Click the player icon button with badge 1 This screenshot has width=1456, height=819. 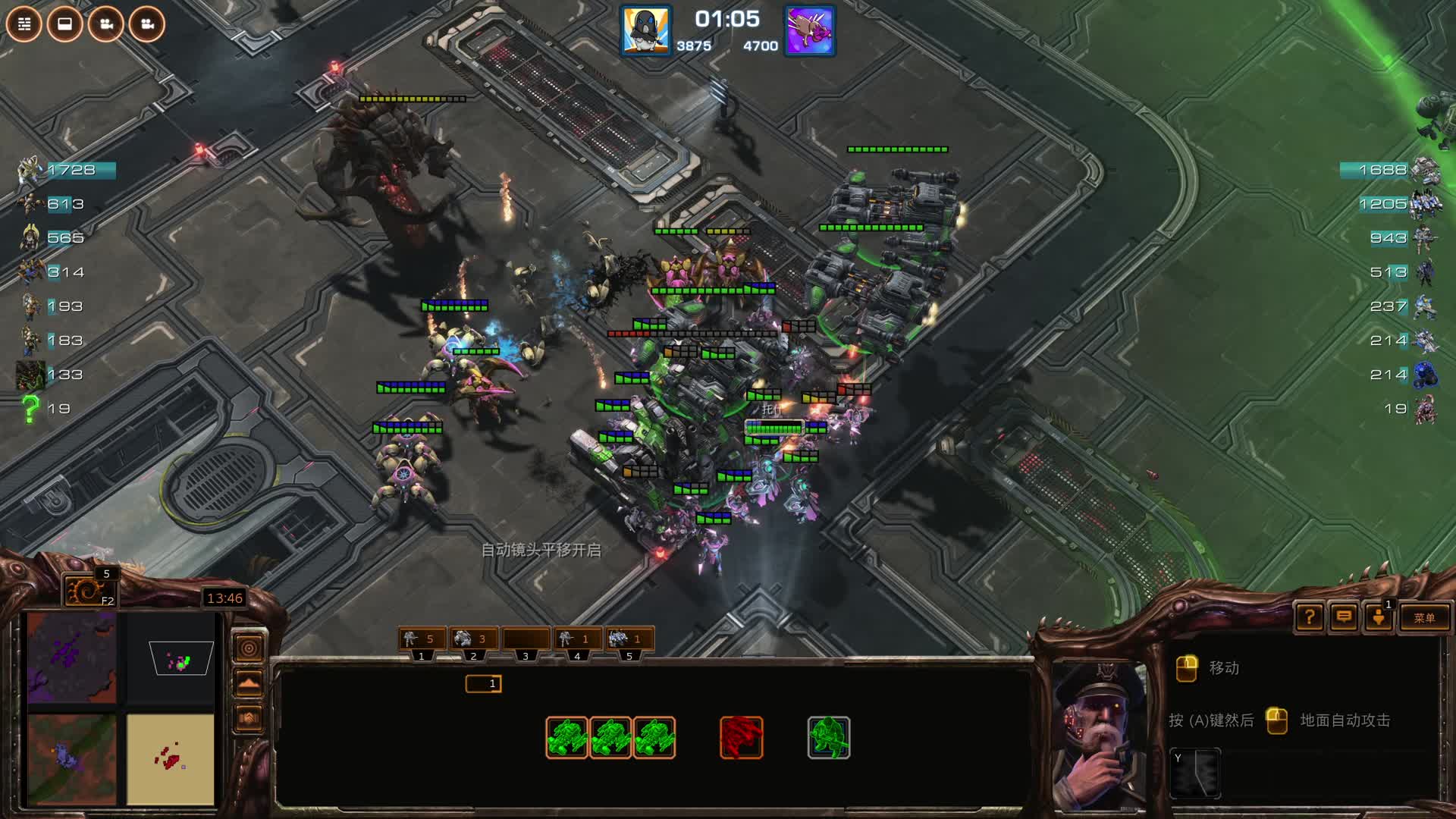[1379, 617]
